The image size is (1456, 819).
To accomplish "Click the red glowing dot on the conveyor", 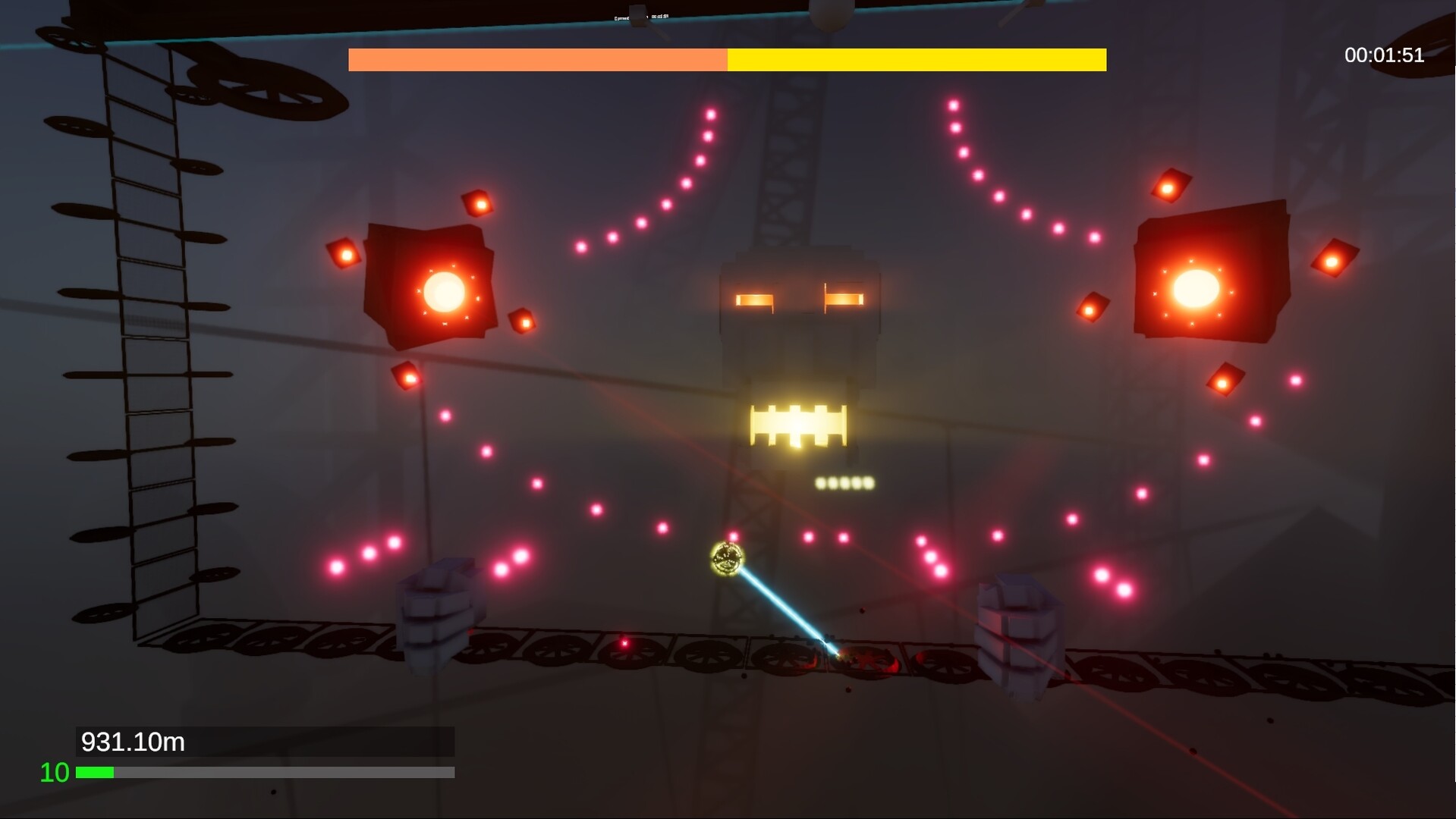I will click(624, 642).
